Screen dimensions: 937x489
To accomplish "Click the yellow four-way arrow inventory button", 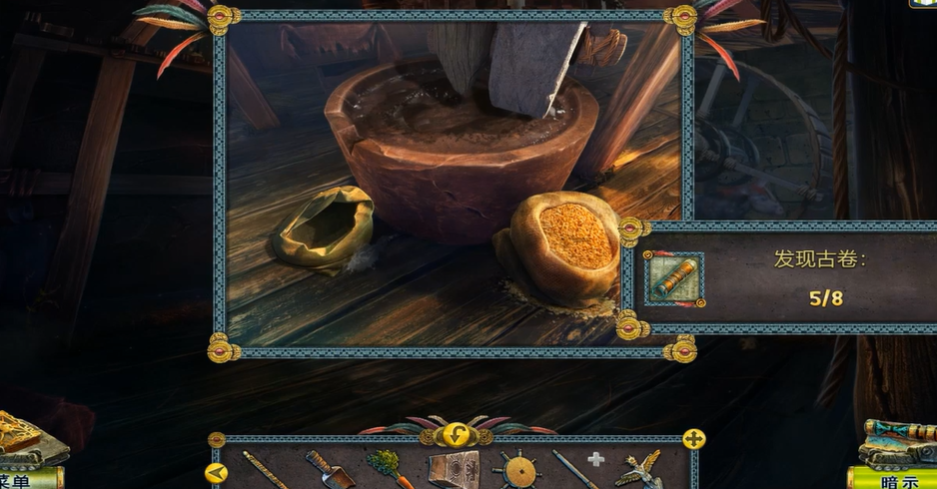I will (693, 439).
